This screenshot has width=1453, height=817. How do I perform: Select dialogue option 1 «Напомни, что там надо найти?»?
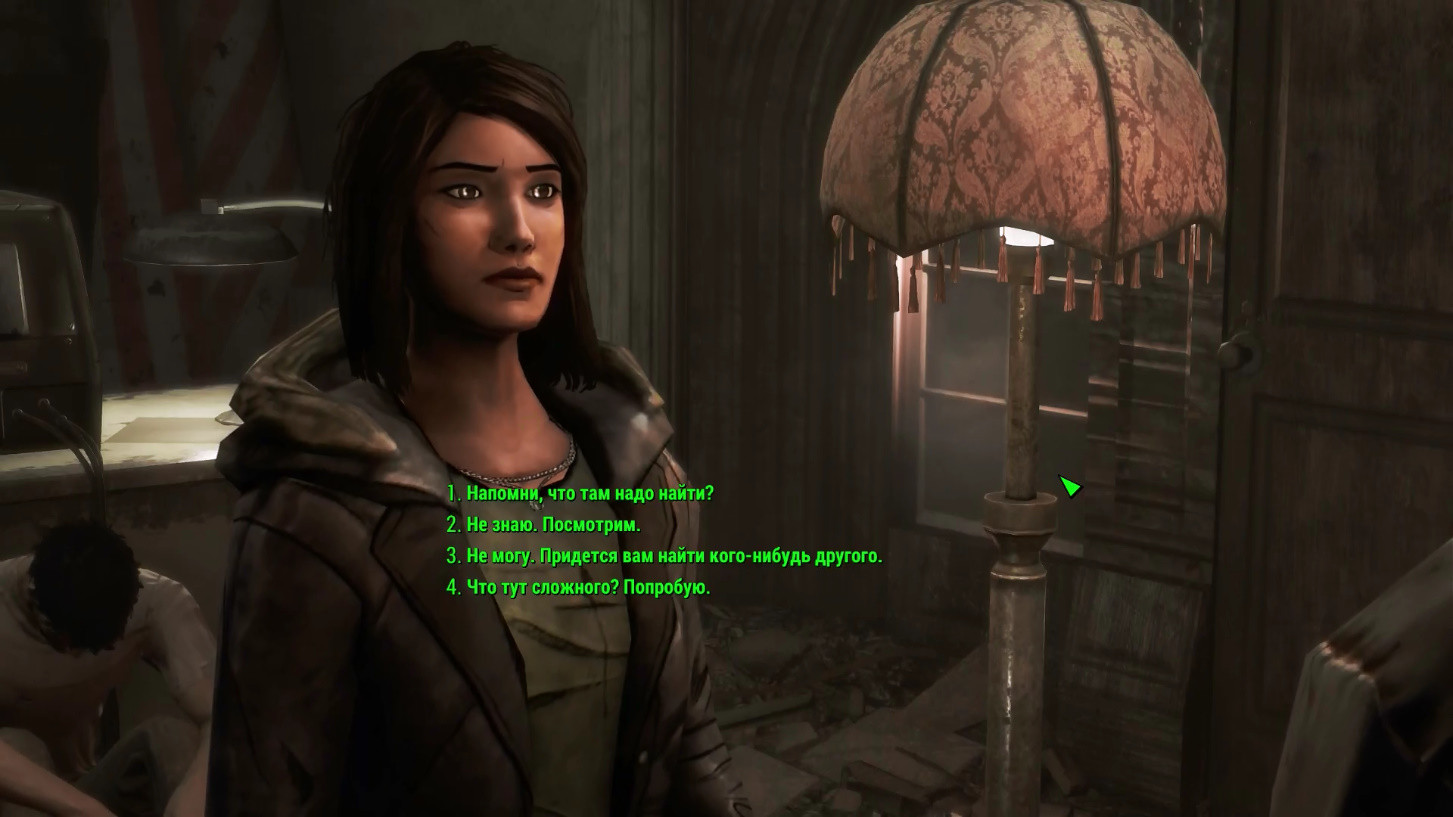point(590,491)
